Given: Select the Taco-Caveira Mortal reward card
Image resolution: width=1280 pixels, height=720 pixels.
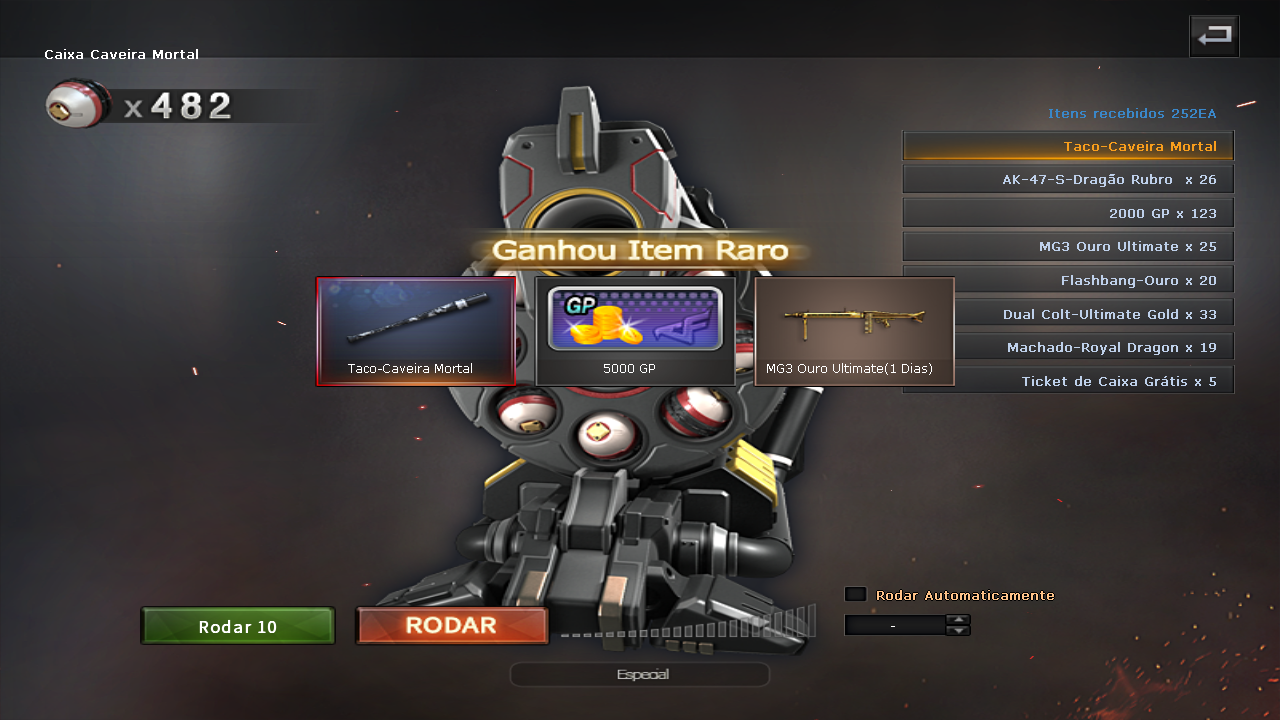Looking at the screenshot, I should coord(416,331).
